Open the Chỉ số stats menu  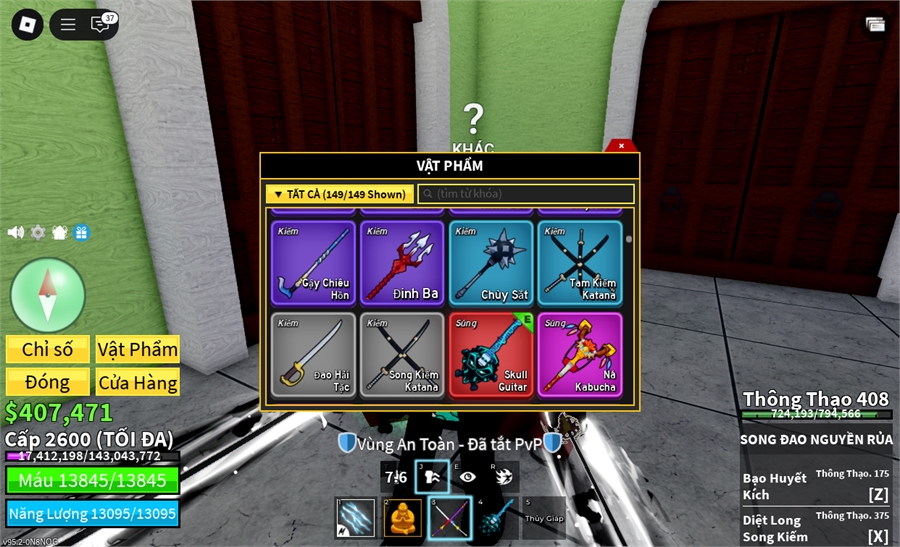[x=48, y=349]
